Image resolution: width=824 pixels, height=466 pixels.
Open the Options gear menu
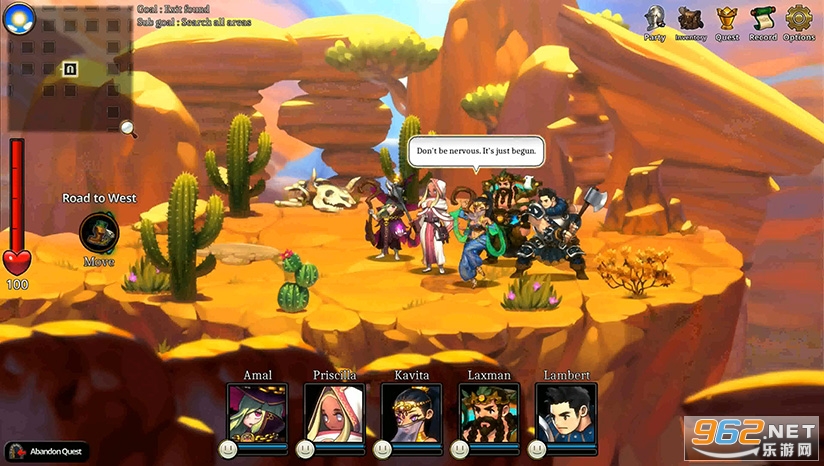799,20
